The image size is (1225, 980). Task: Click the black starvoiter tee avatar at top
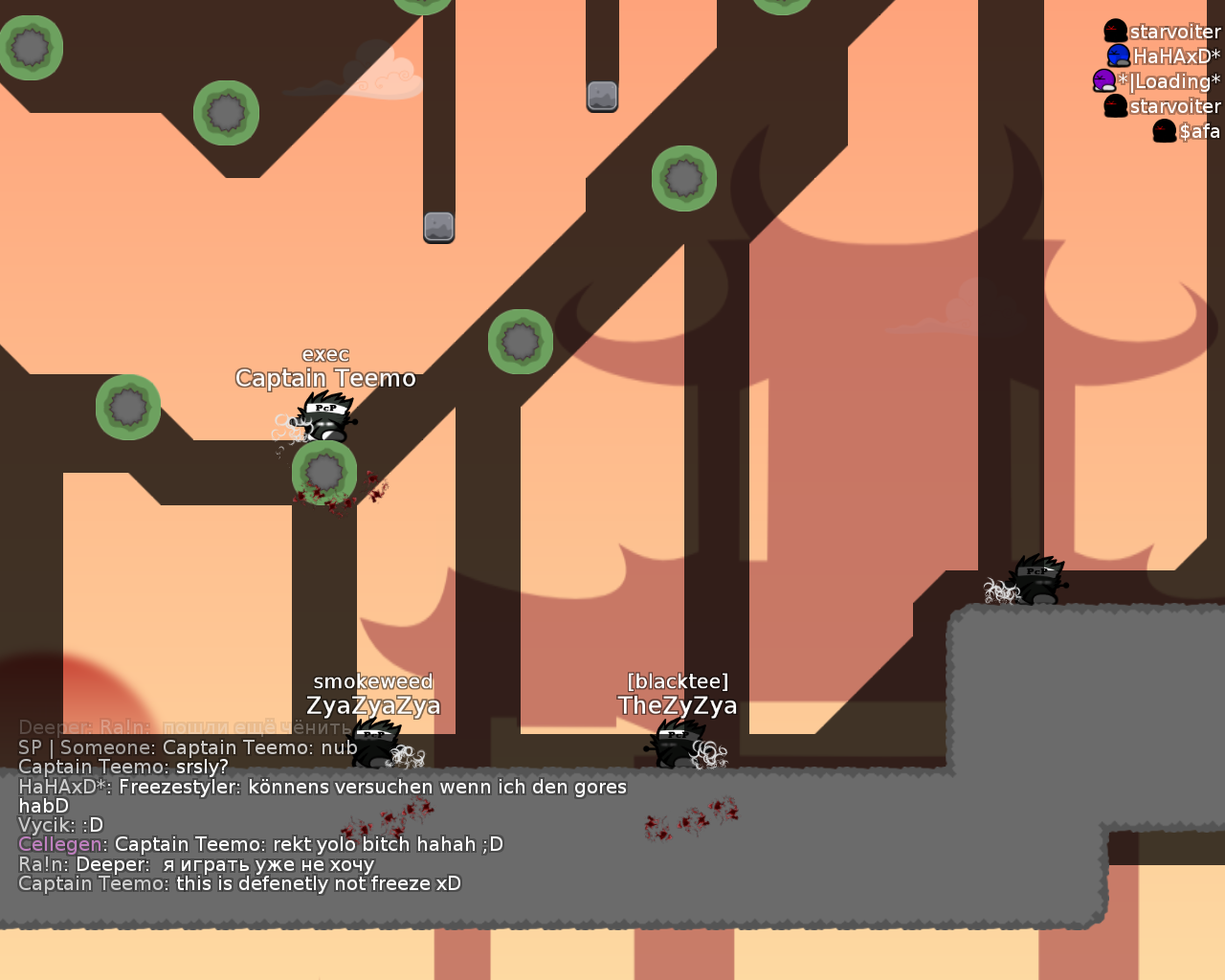(x=1114, y=31)
